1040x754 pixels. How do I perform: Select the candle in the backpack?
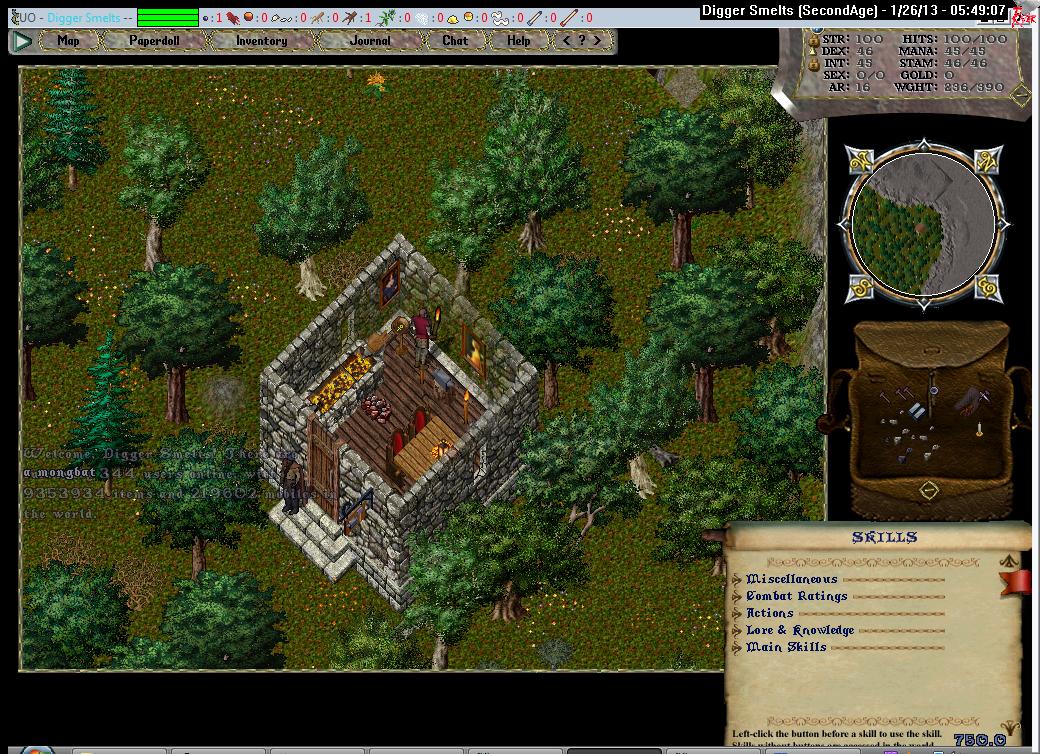[x=979, y=431]
